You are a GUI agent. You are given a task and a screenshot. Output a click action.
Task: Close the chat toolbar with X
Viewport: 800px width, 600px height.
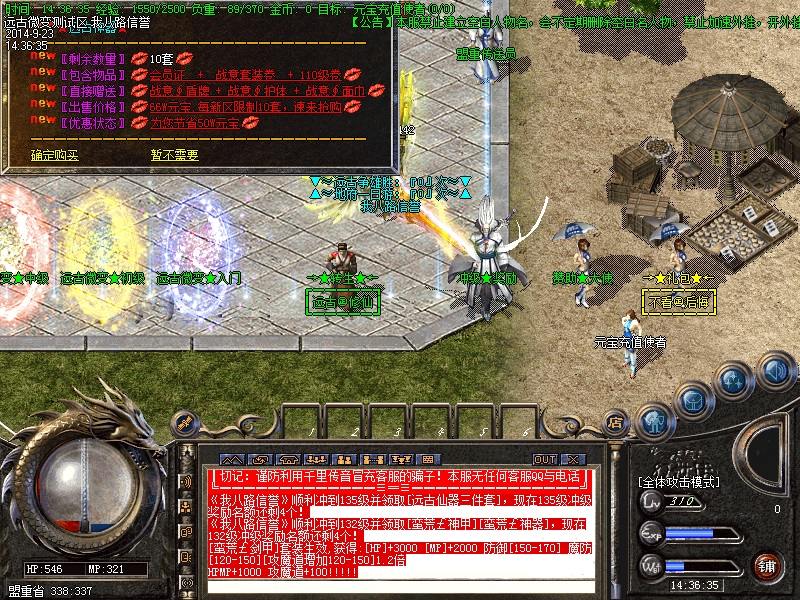pos(572,459)
